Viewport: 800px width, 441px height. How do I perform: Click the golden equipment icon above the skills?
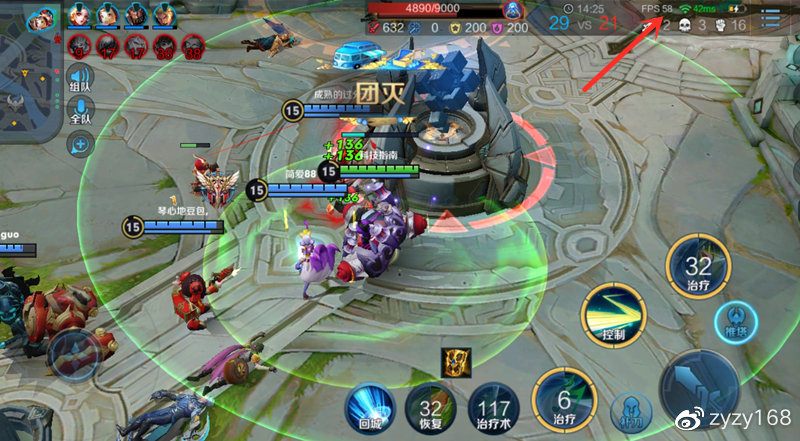tap(456, 363)
